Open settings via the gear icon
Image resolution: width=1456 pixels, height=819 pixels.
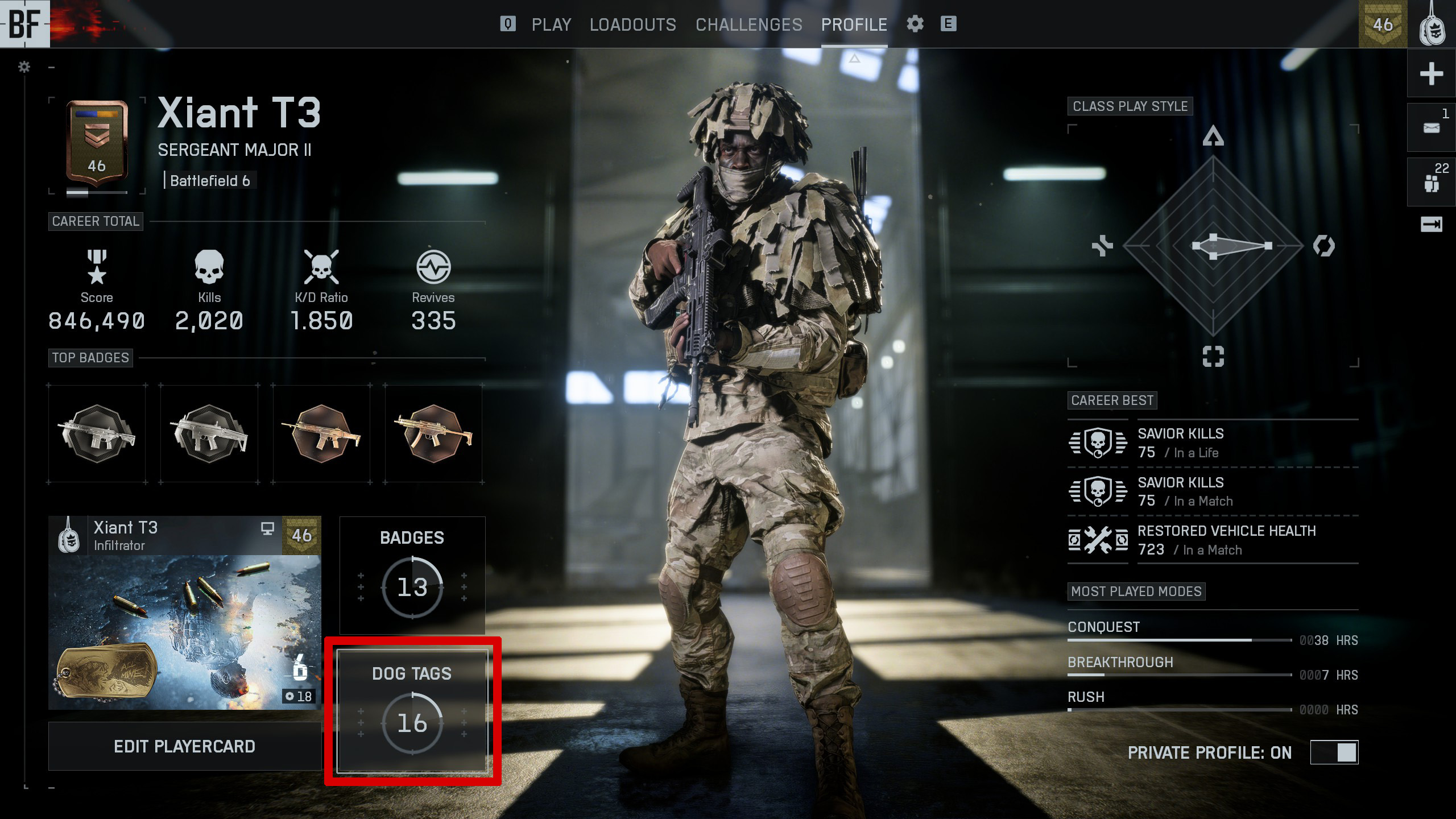(x=915, y=24)
